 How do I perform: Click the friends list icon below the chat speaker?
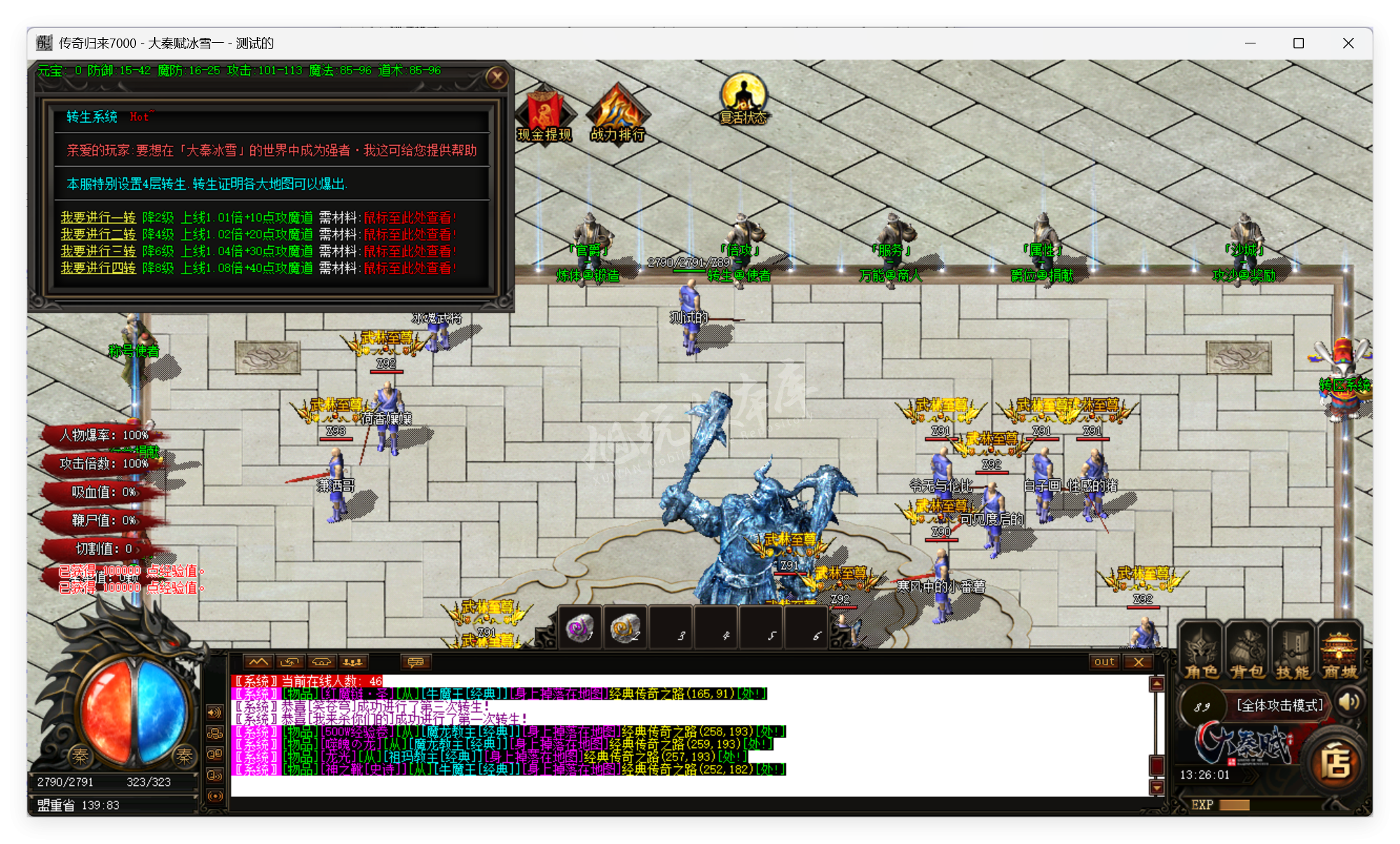pos(214,733)
